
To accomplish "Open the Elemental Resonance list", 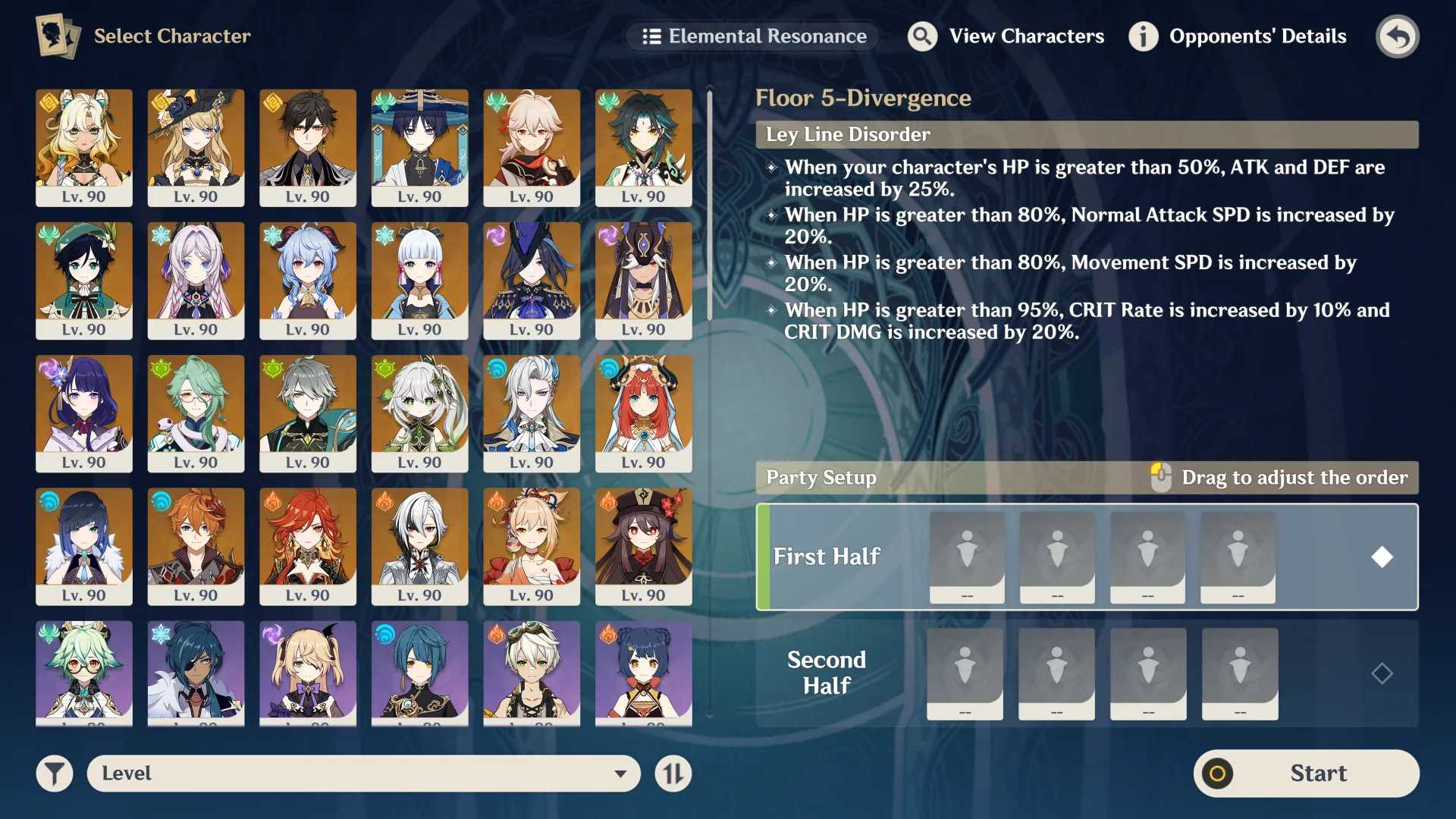I will (x=754, y=36).
